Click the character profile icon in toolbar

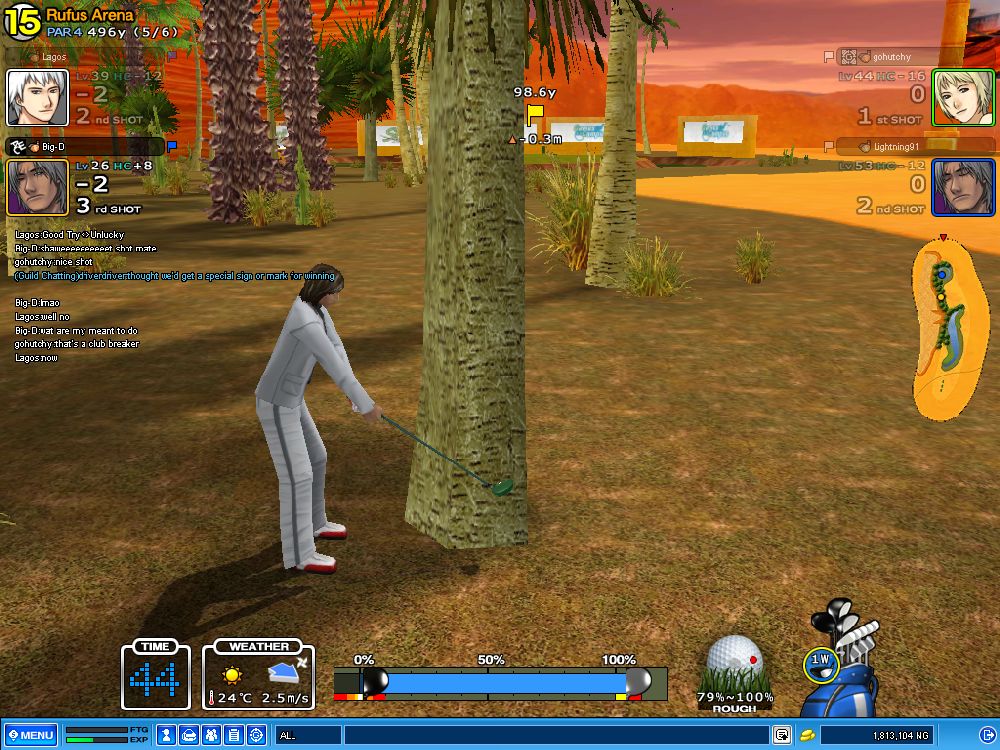165,735
